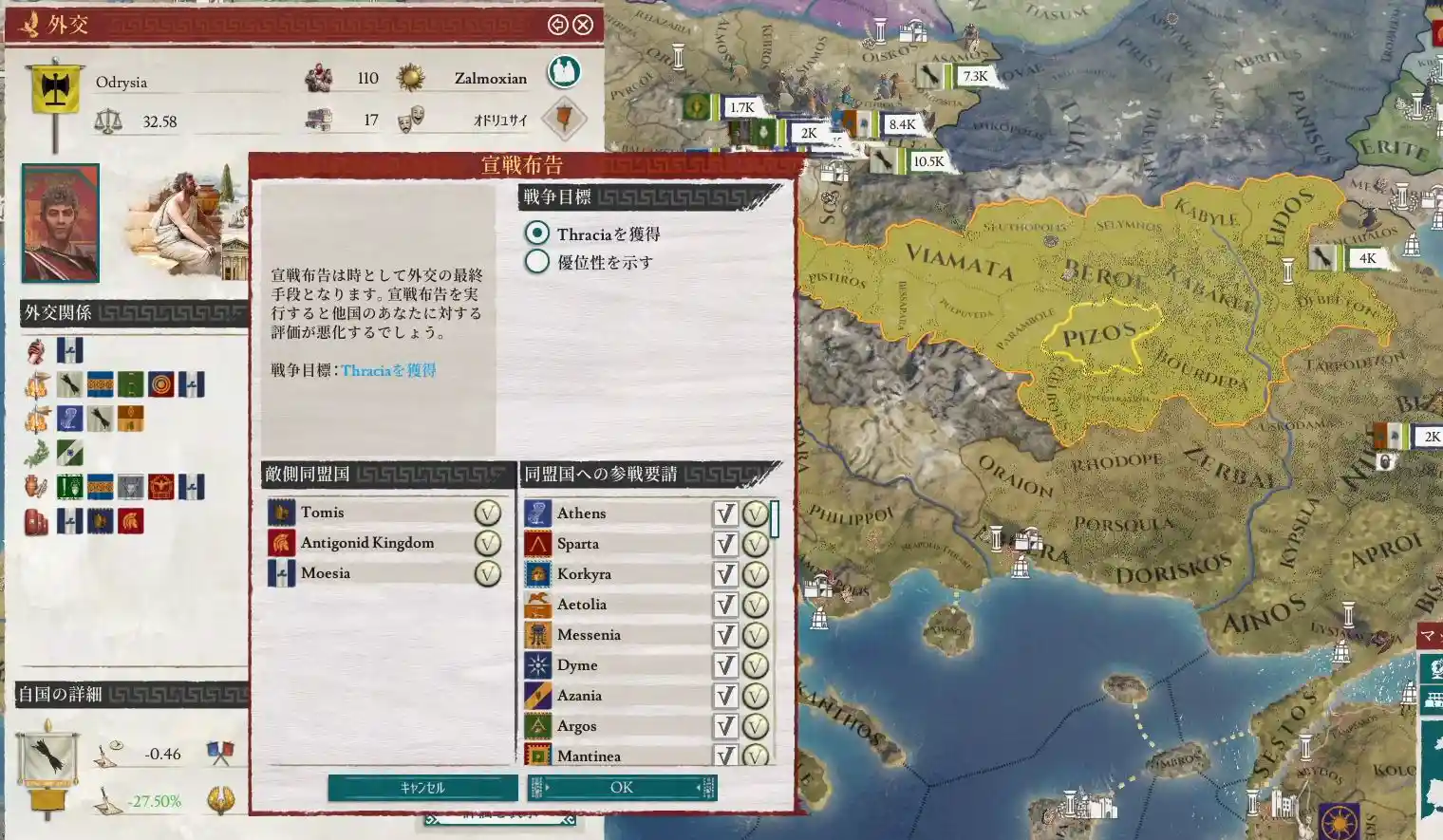Expand Antigonid Kingdom ally details
The height and width of the screenshot is (840, 1443).
click(x=486, y=542)
